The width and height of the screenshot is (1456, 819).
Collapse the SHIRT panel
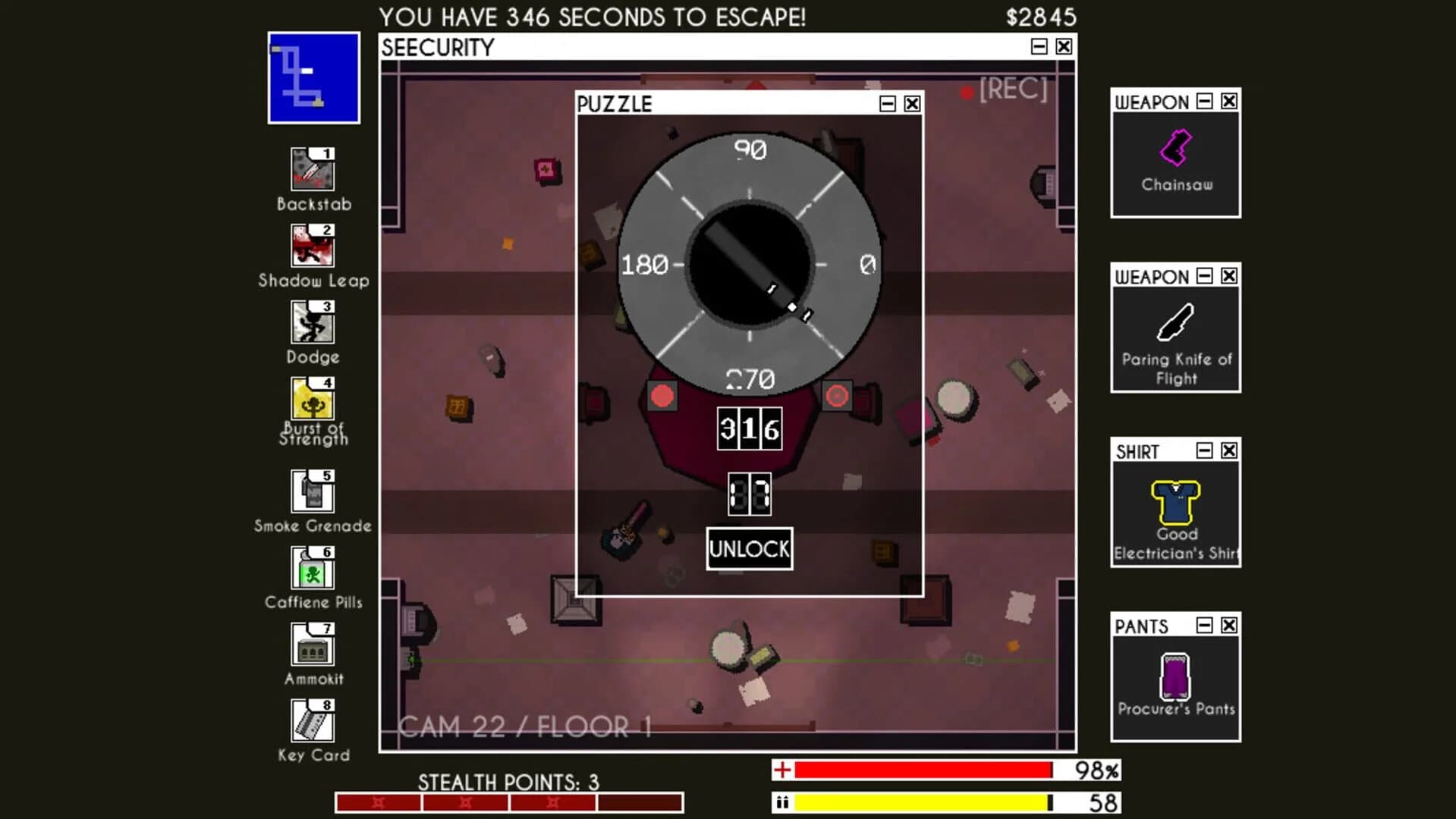tap(1204, 451)
